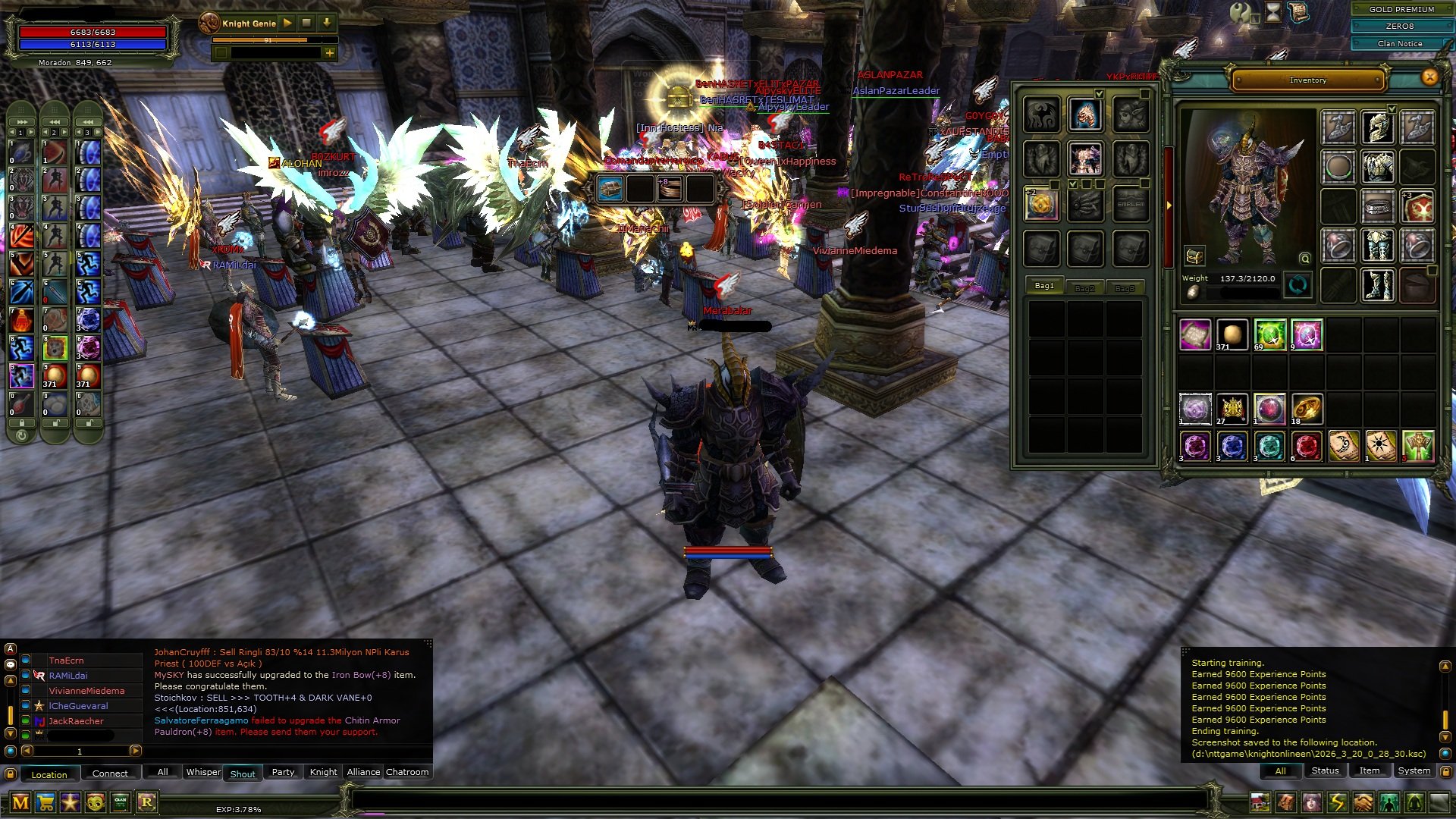Click the handshake trade icon

click(x=1363, y=802)
